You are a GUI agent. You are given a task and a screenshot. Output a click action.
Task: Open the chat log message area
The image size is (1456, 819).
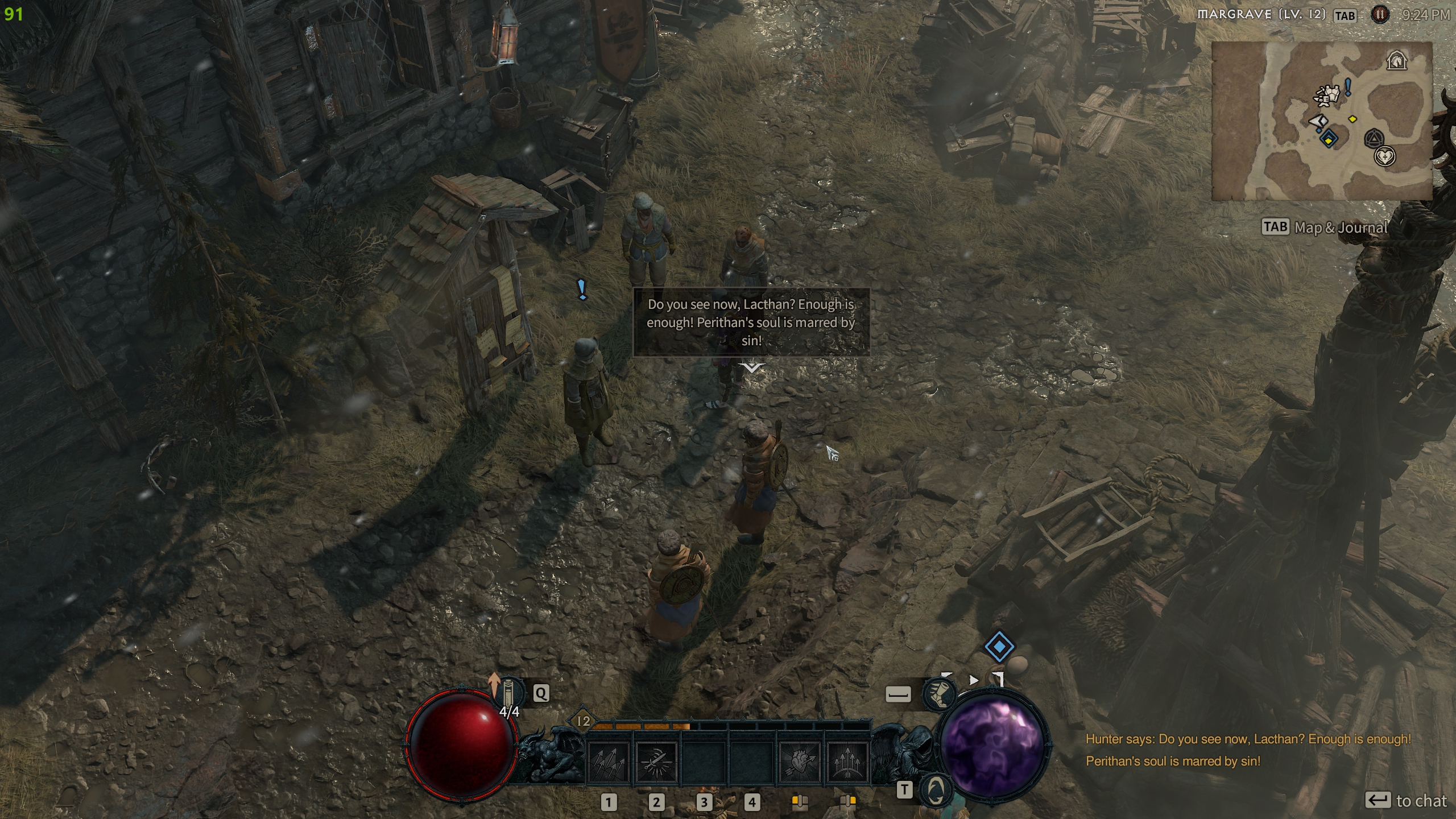pyautogui.click(x=1248, y=750)
